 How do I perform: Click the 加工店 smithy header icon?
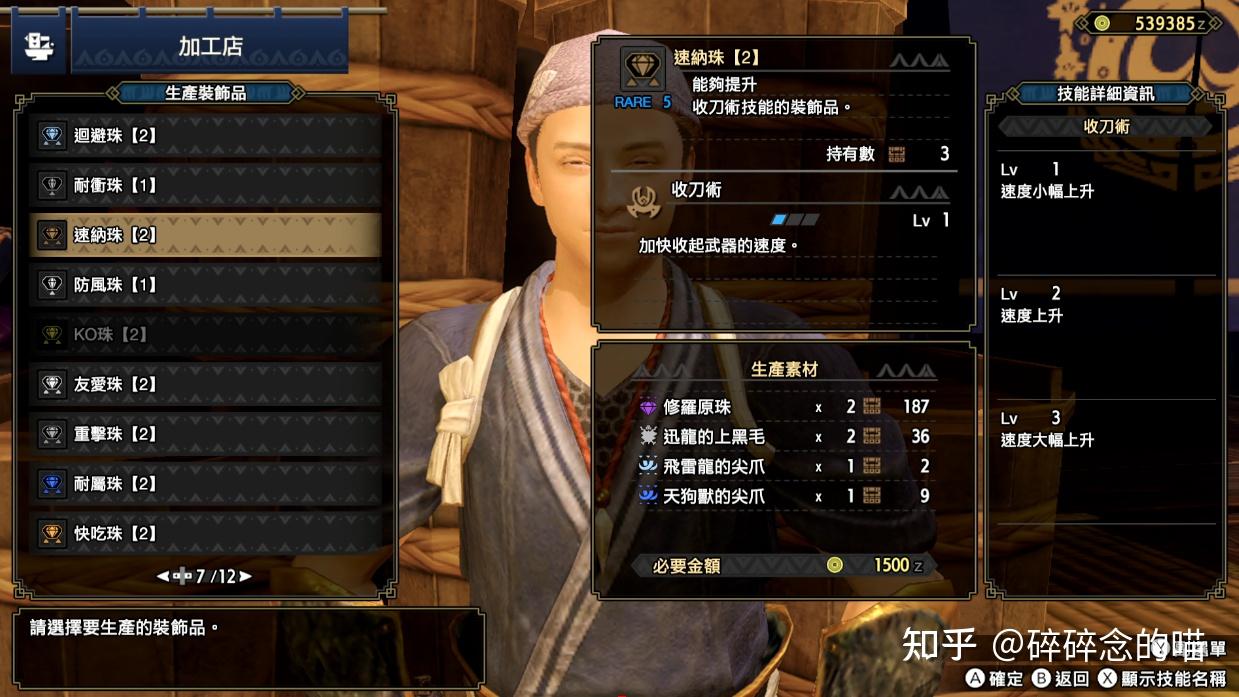point(39,44)
